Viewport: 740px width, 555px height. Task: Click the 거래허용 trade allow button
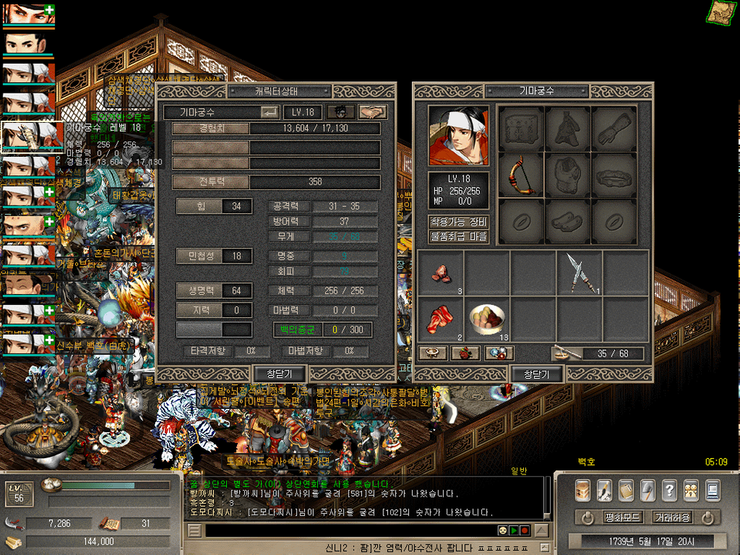pyautogui.click(x=673, y=518)
